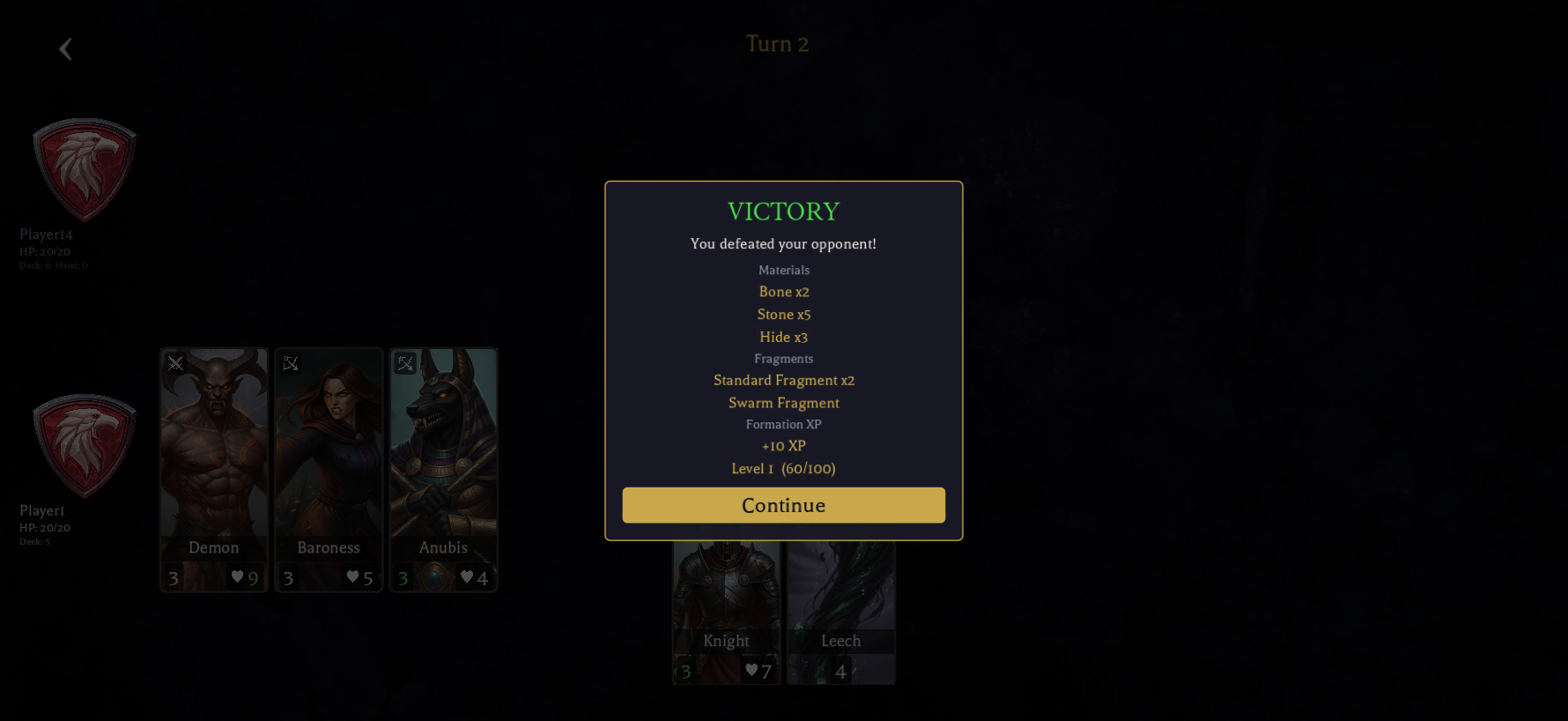Click the back arrow at top left
The width and height of the screenshot is (1568, 721).
(x=65, y=48)
